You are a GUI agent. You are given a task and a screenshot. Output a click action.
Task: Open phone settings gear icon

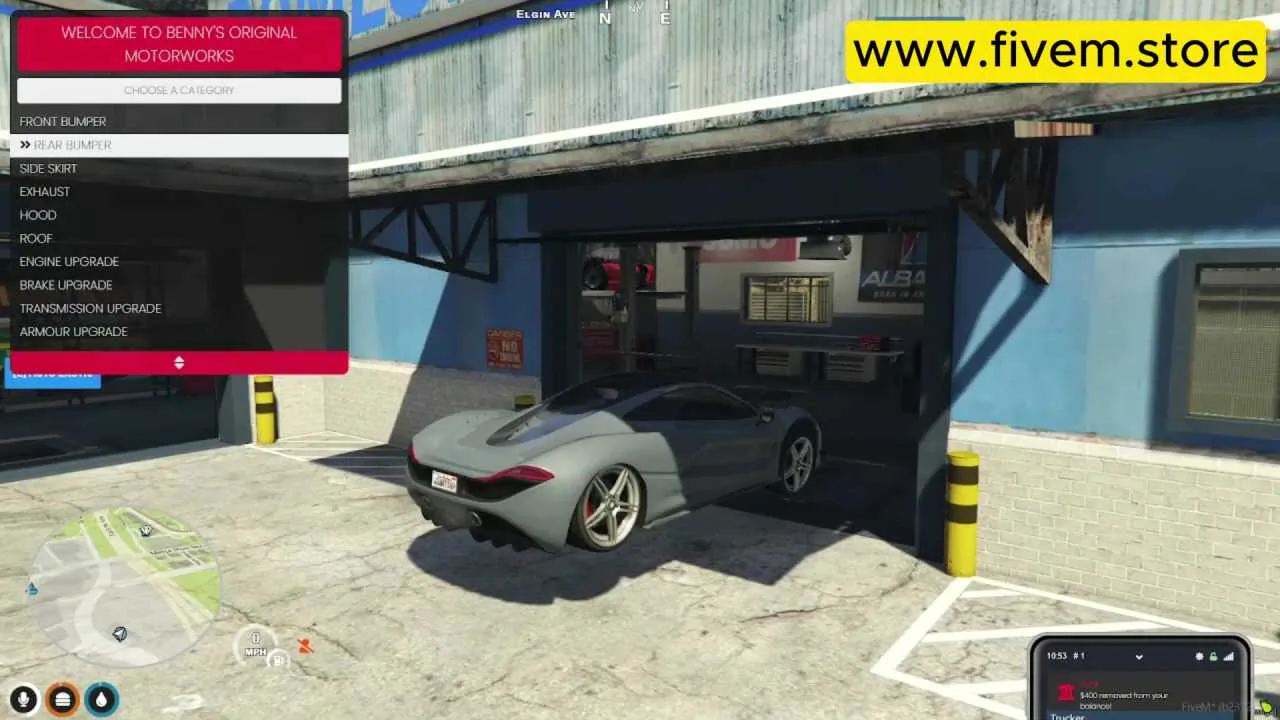pos(1199,656)
